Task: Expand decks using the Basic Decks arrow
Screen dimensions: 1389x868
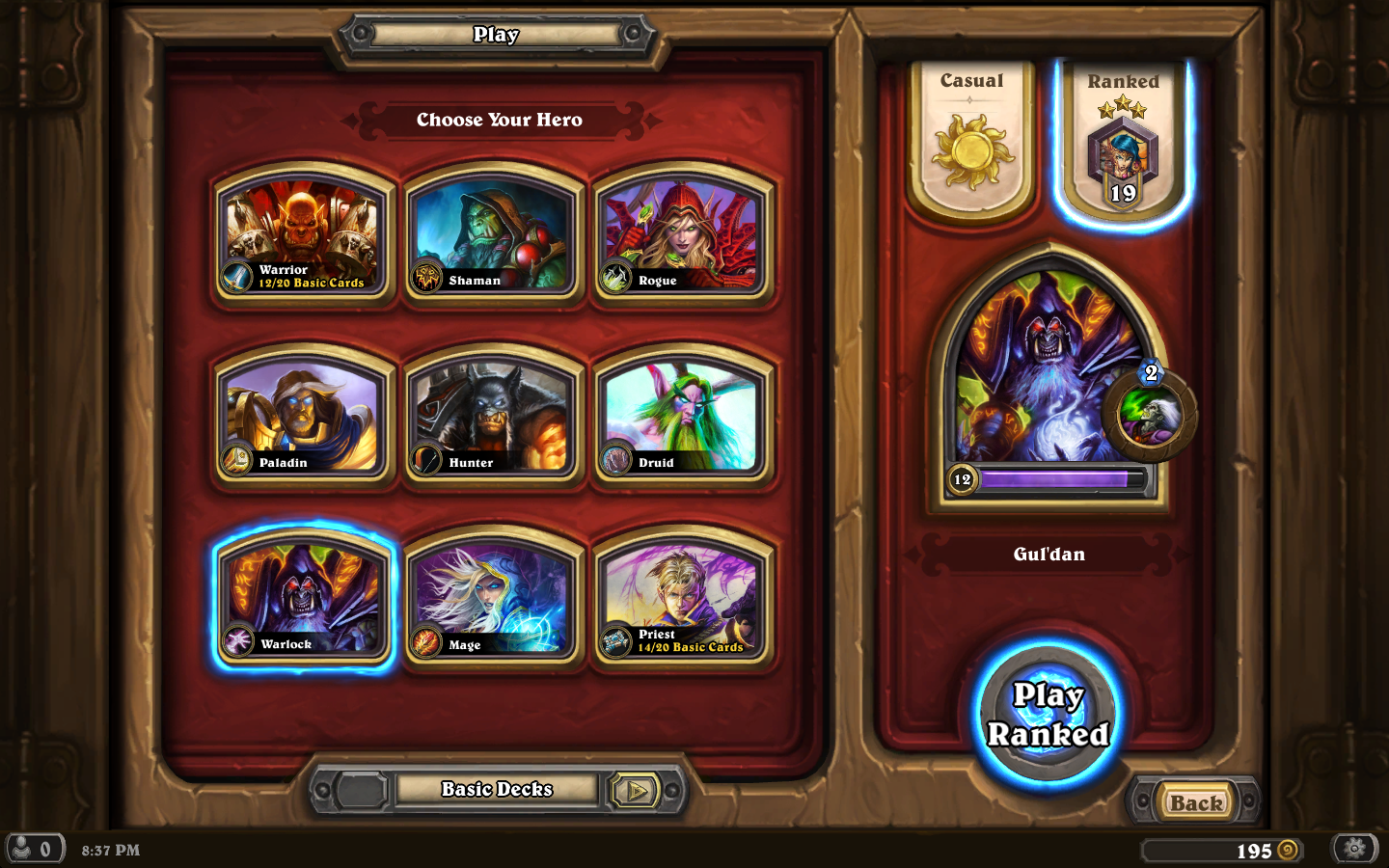Action: [x=636, y=791]
